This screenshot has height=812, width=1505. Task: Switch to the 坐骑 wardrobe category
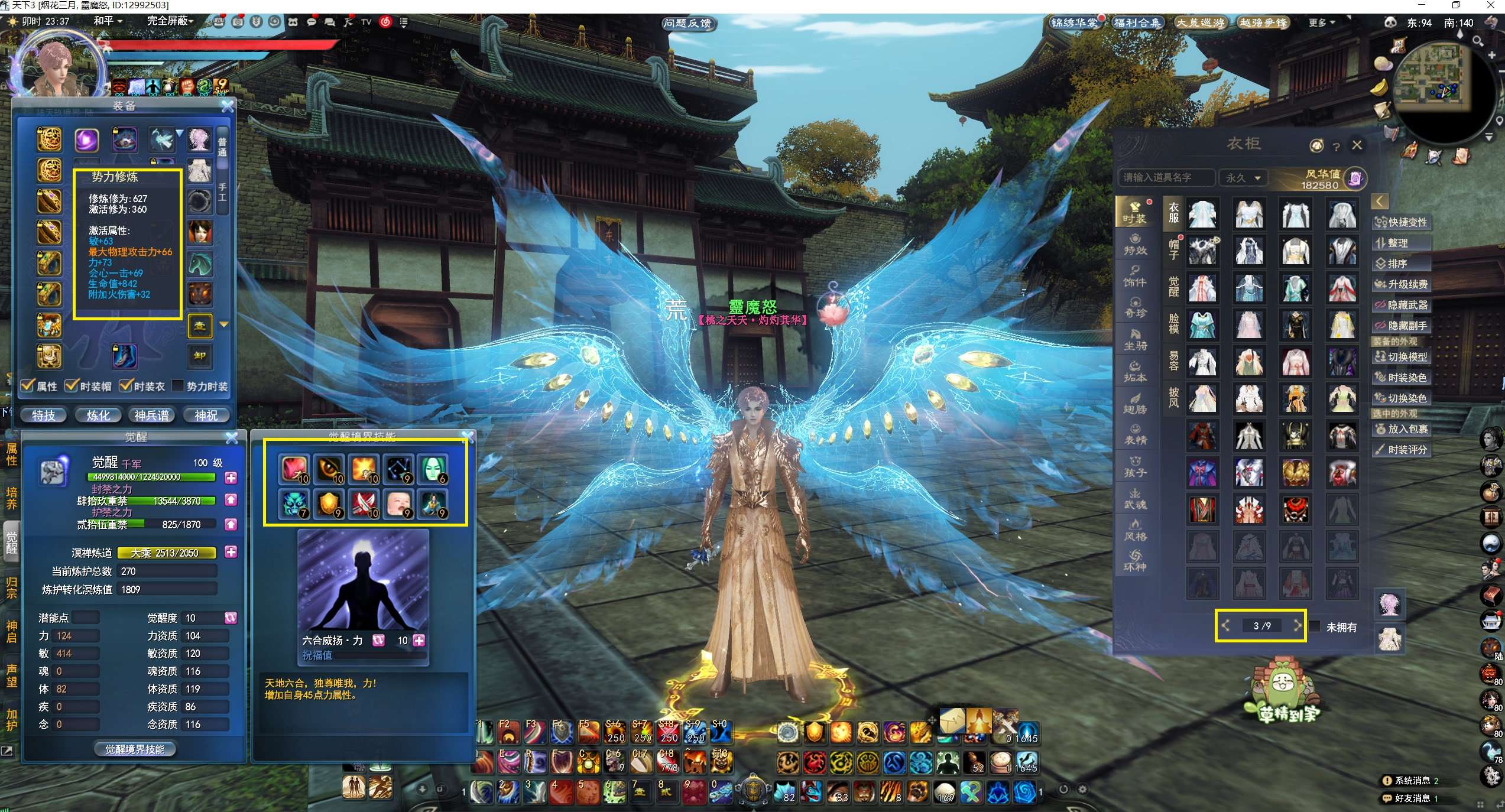click(x=1134, y=340)
